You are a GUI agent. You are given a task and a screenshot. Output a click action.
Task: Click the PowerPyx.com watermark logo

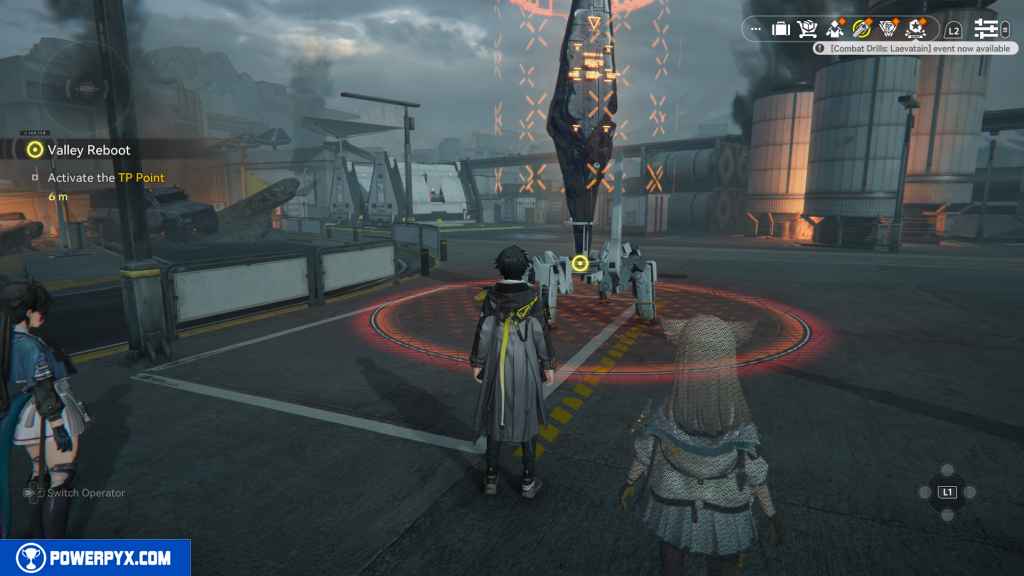coord(95,558)
